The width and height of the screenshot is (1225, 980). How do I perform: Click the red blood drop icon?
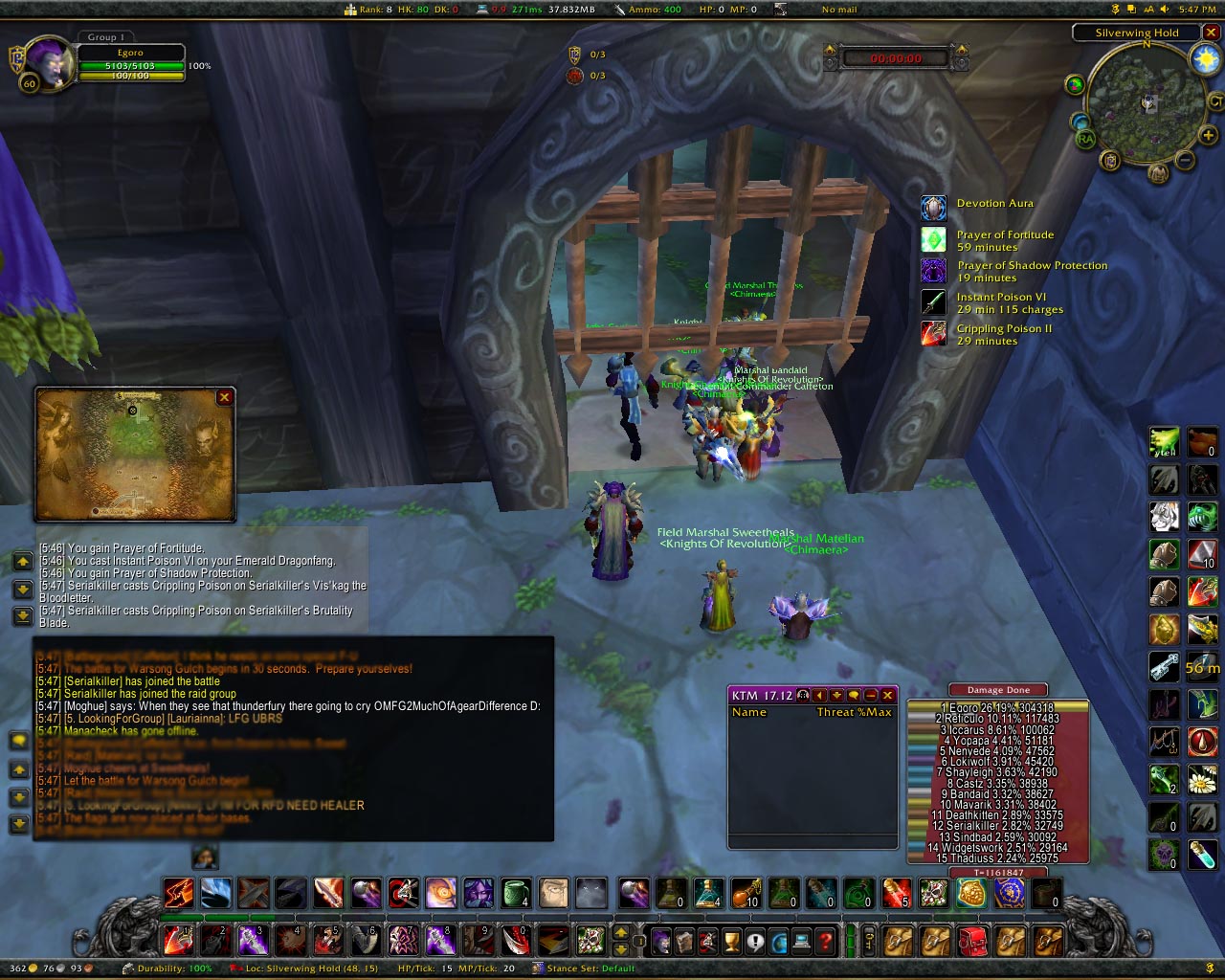(x=1202, y=742)
